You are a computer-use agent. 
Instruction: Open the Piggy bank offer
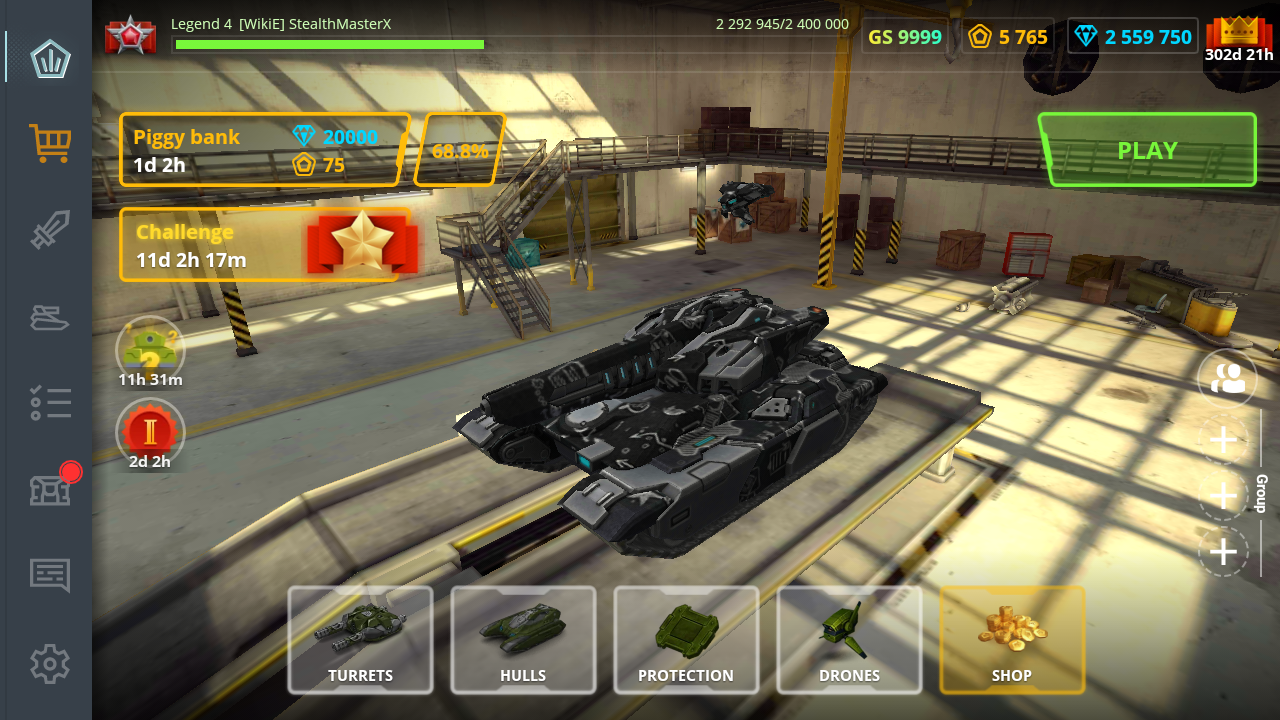262,148
